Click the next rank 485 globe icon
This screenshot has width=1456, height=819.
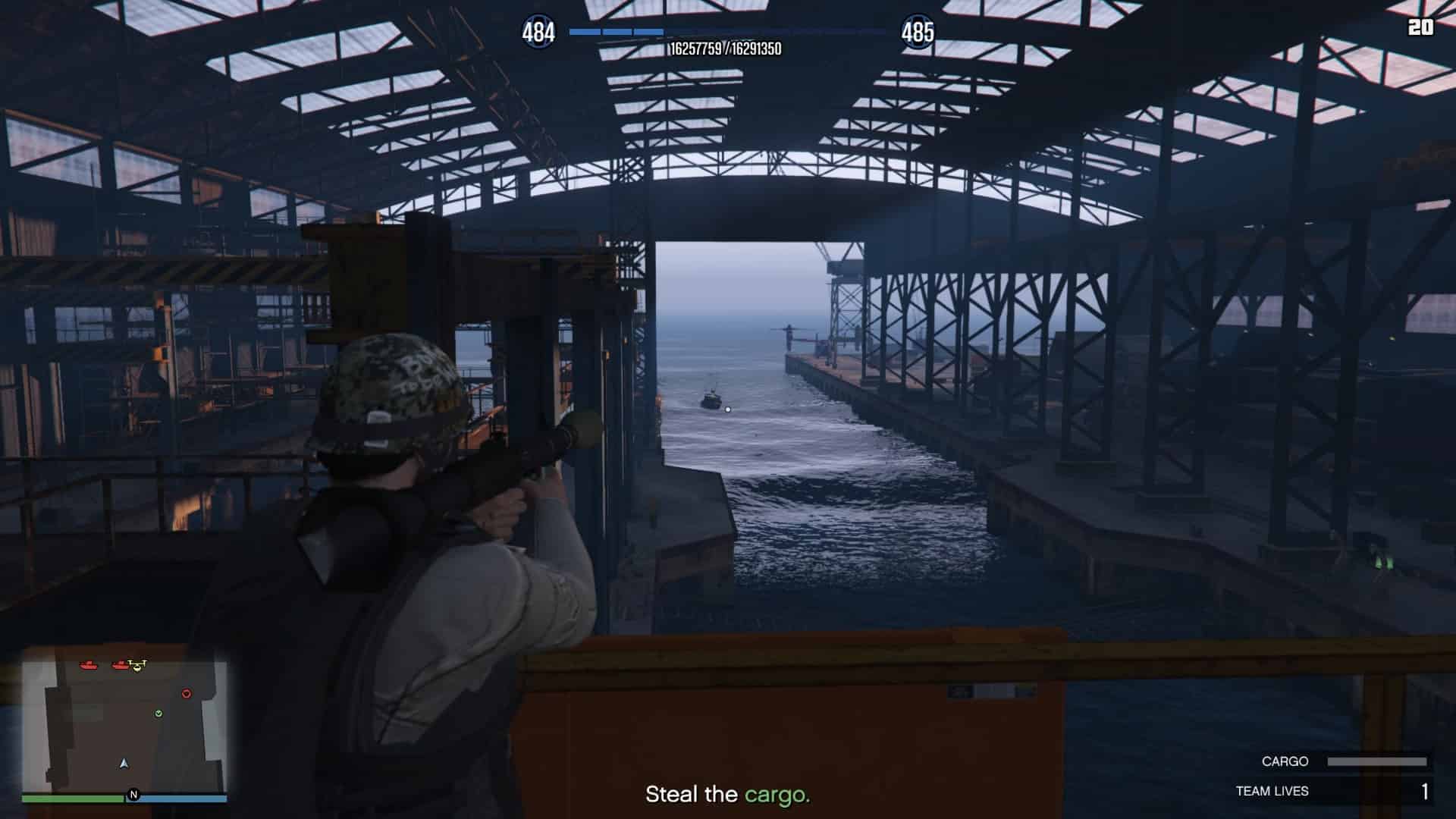918,32
